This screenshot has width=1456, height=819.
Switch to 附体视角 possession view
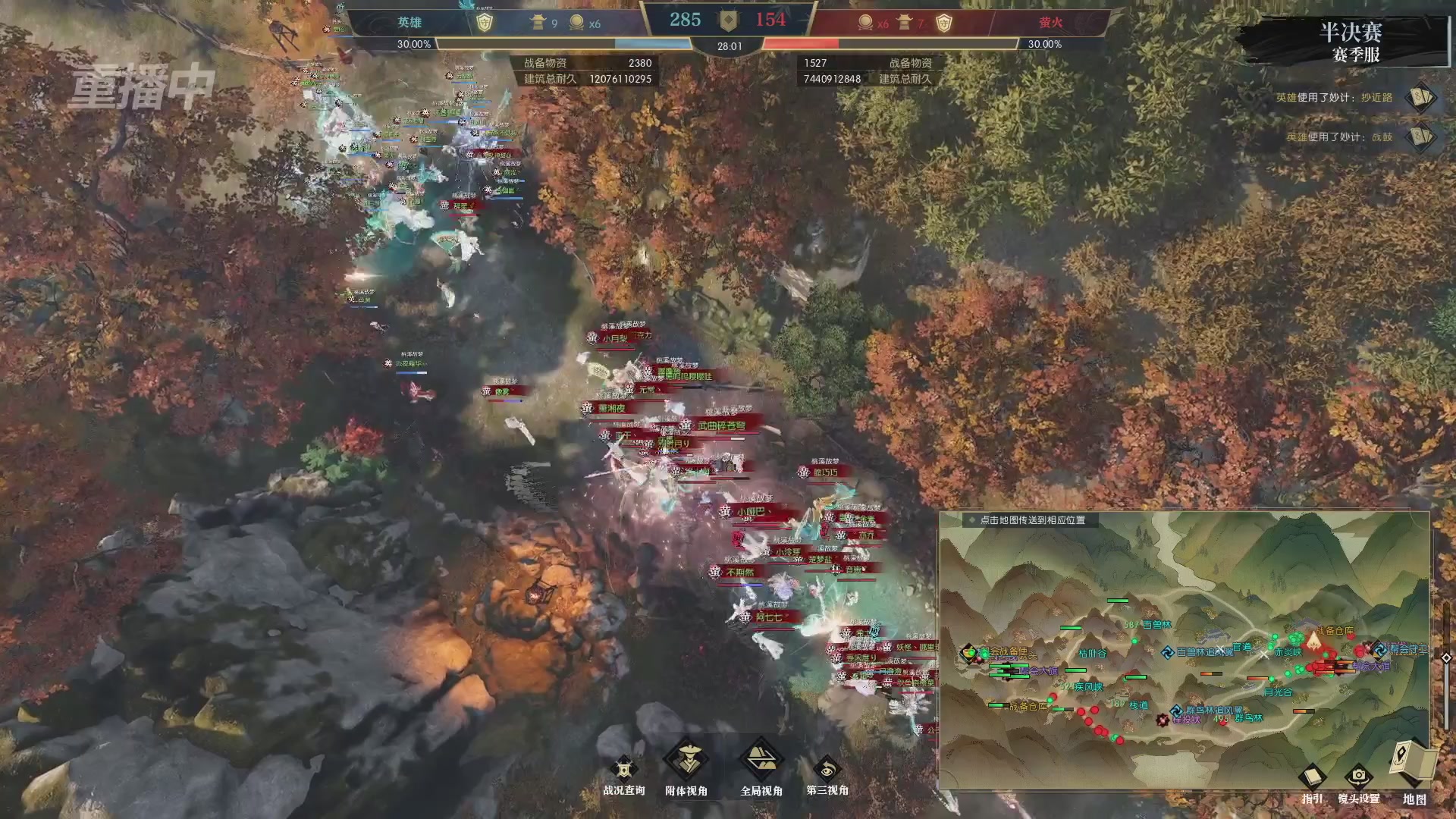(686, 761)
